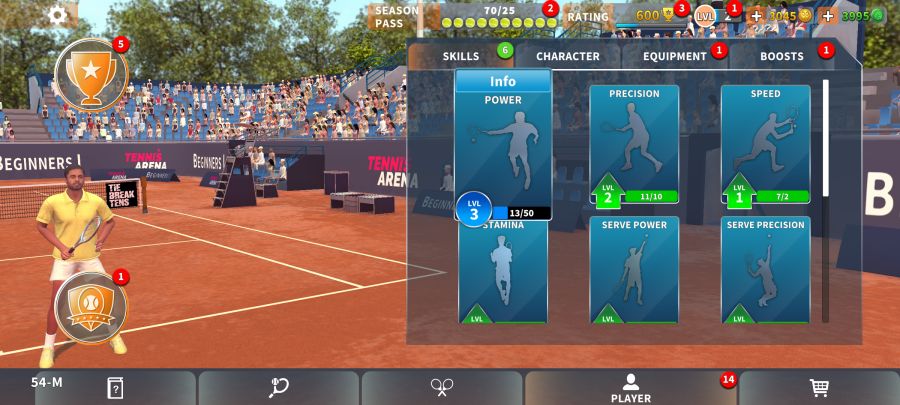This screenshot has width=900, height=405.
Task: Open the Player section in bottom bar
Action: 631,388
